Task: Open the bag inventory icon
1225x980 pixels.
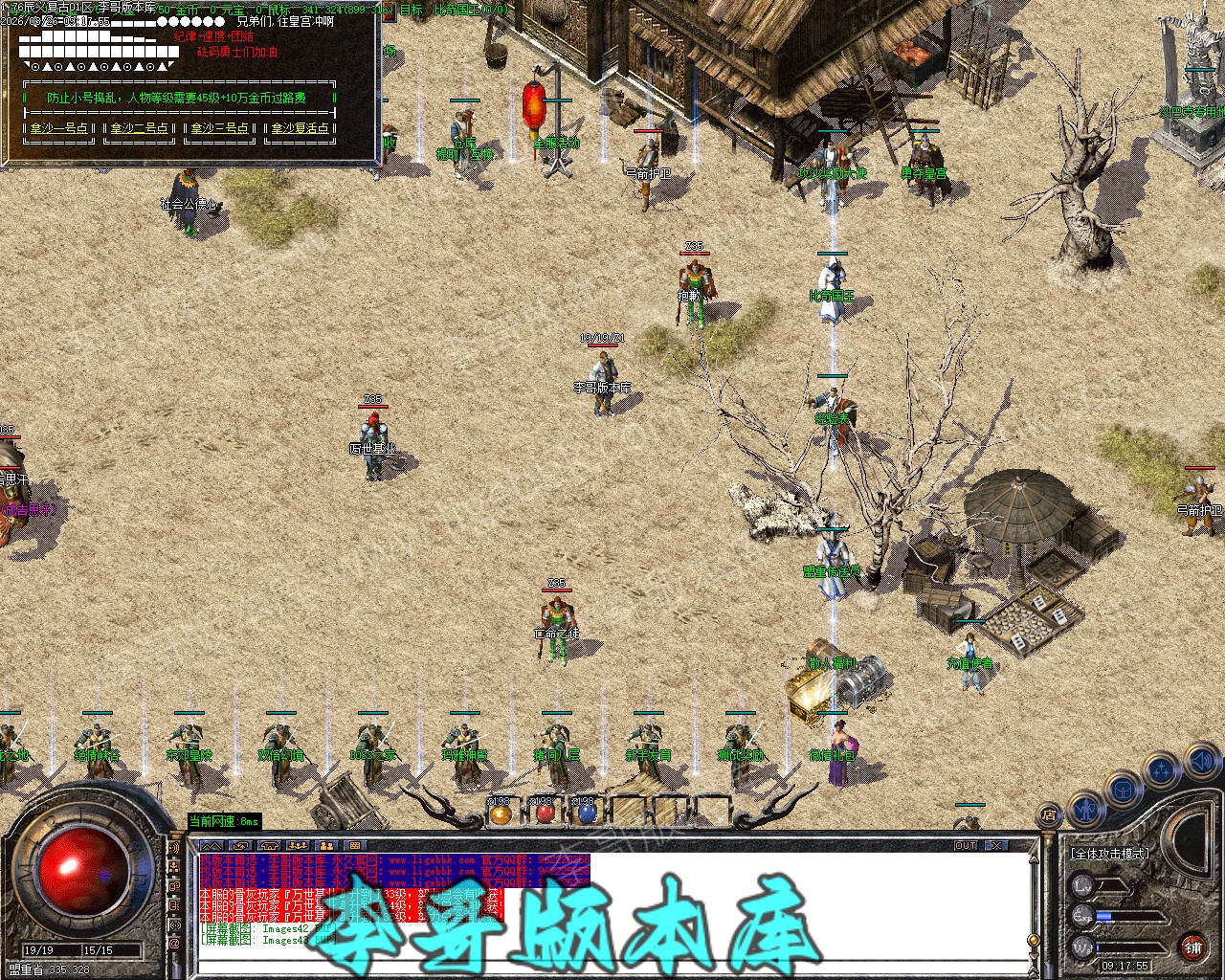Action: [x=1122, y=791]
